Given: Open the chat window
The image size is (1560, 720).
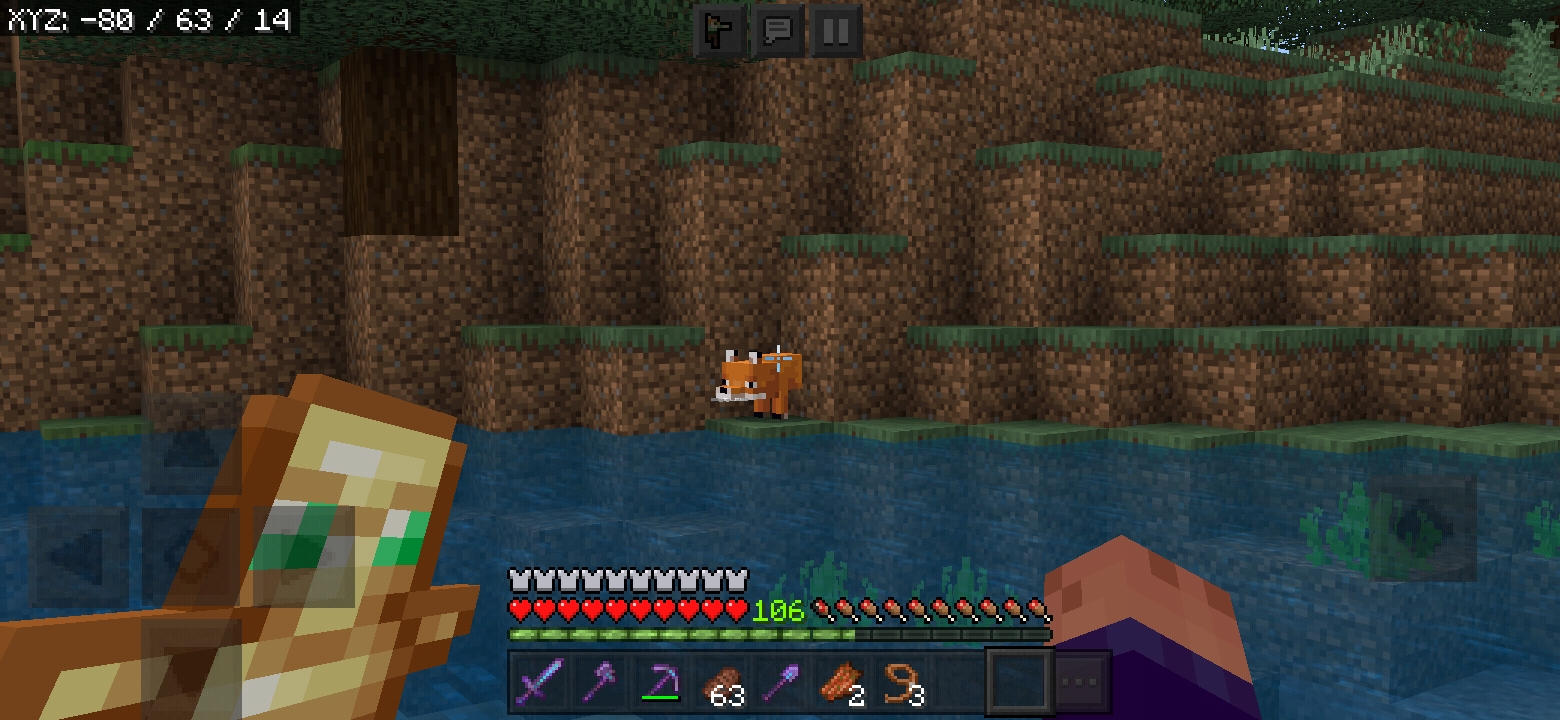Looking at the screenshot, I should tap(779, 31).
